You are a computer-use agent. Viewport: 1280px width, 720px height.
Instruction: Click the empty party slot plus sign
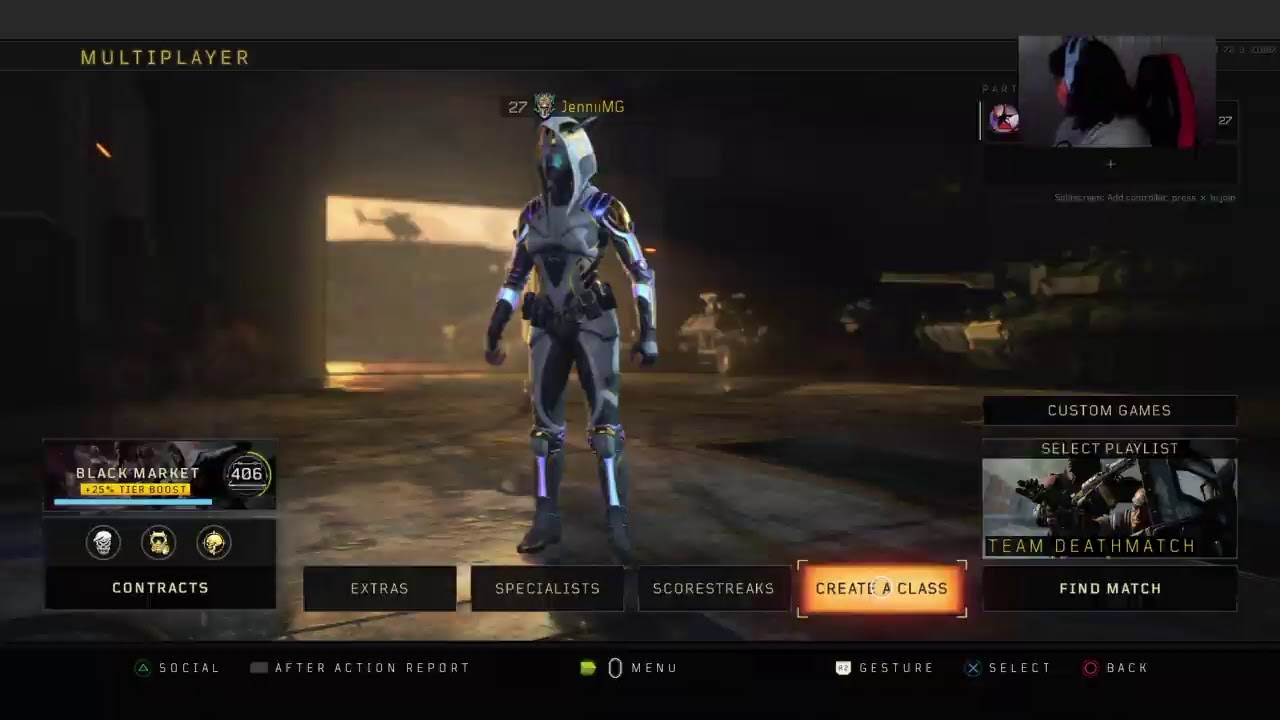point(1110,164)
